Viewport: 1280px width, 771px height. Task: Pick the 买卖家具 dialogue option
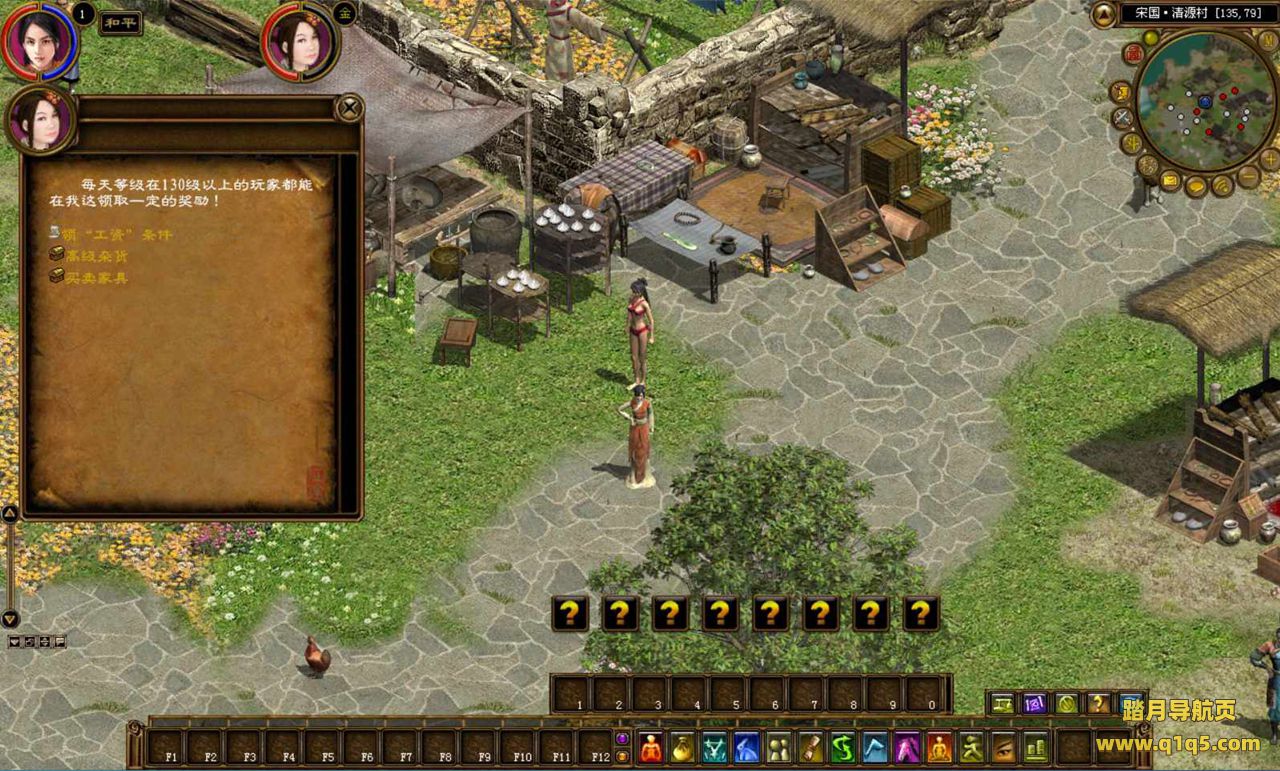point(96,277)
